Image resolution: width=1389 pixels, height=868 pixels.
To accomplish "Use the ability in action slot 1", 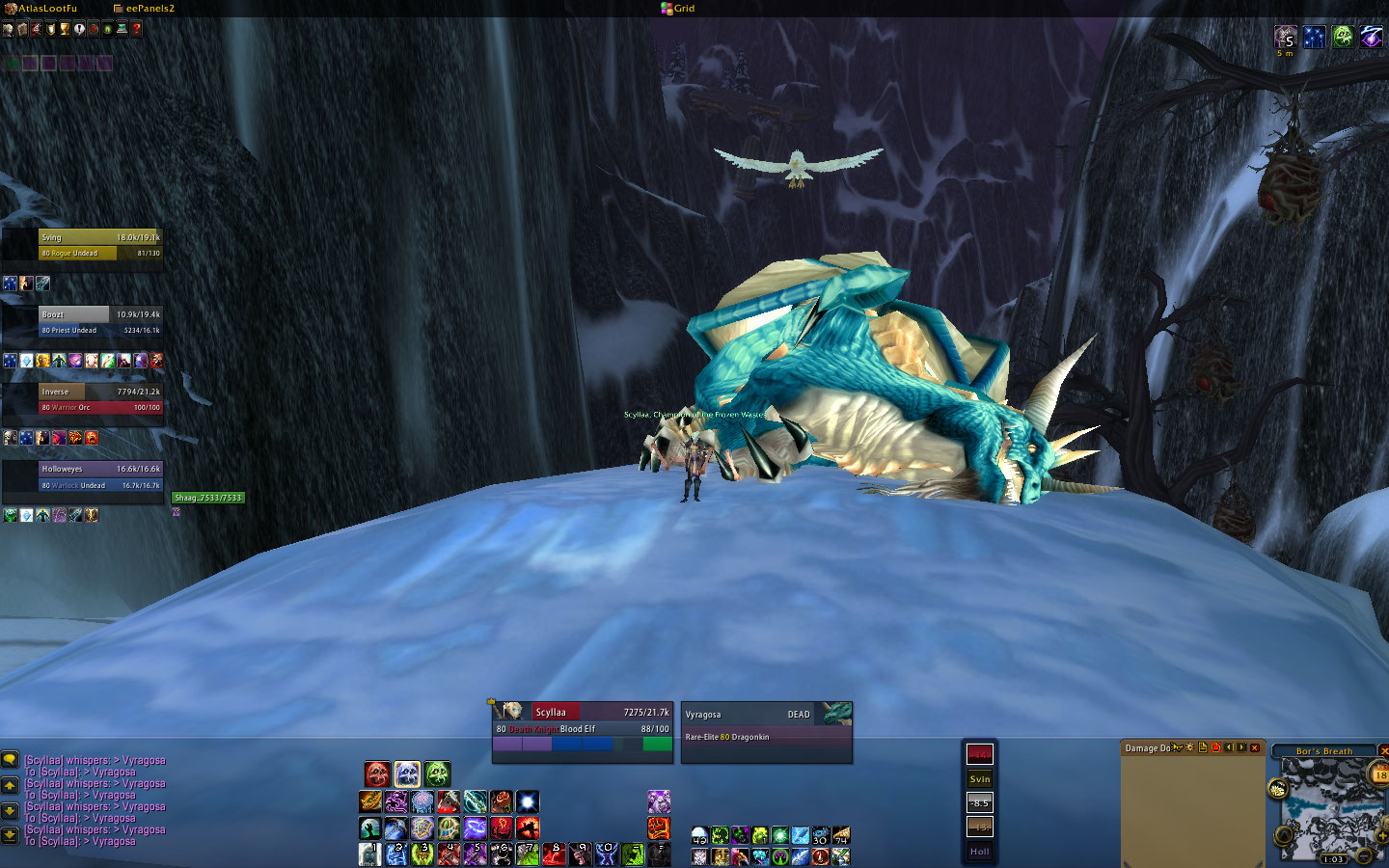I will click(370, 854).
